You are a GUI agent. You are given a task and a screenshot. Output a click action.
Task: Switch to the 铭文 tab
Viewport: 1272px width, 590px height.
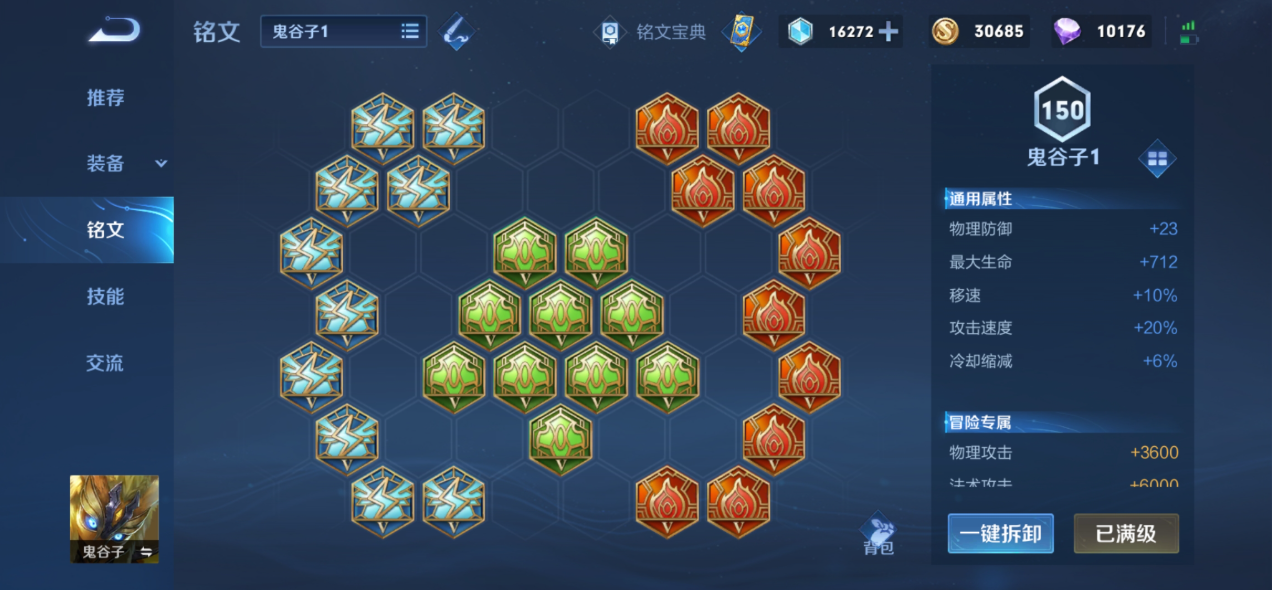click(105, 230)
